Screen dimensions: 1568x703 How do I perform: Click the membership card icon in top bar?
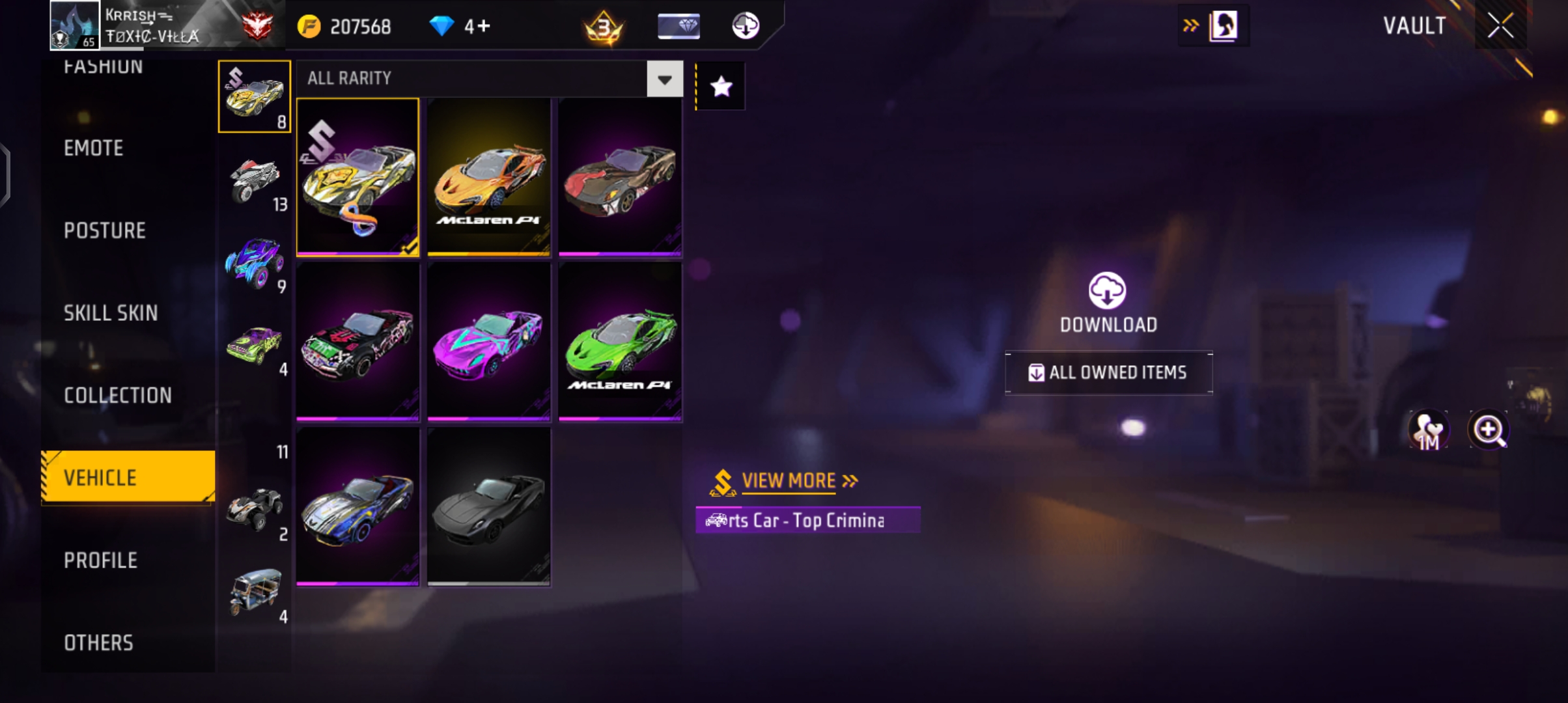678,26
